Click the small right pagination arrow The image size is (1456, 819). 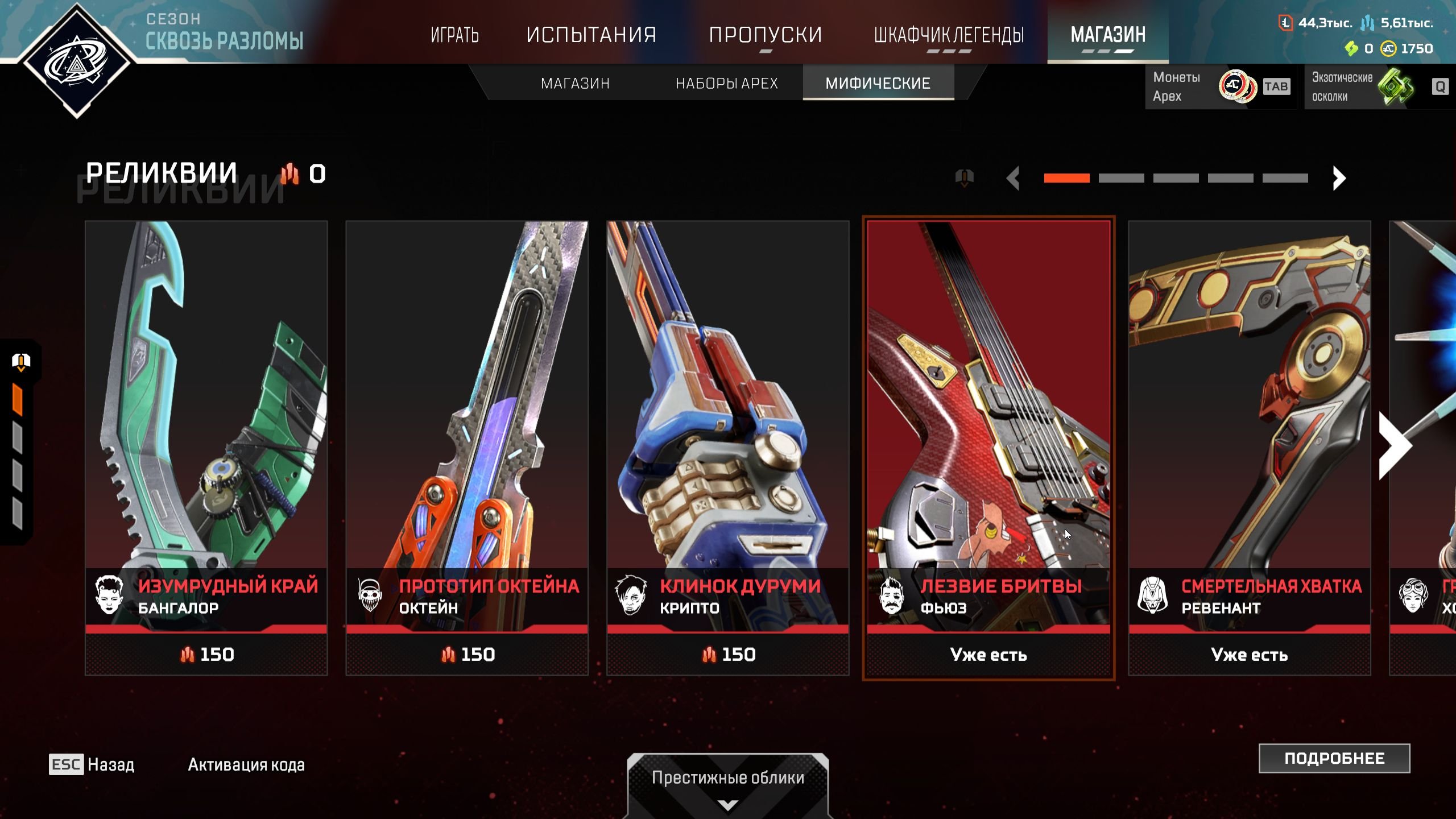click(x=1339, y=179)
